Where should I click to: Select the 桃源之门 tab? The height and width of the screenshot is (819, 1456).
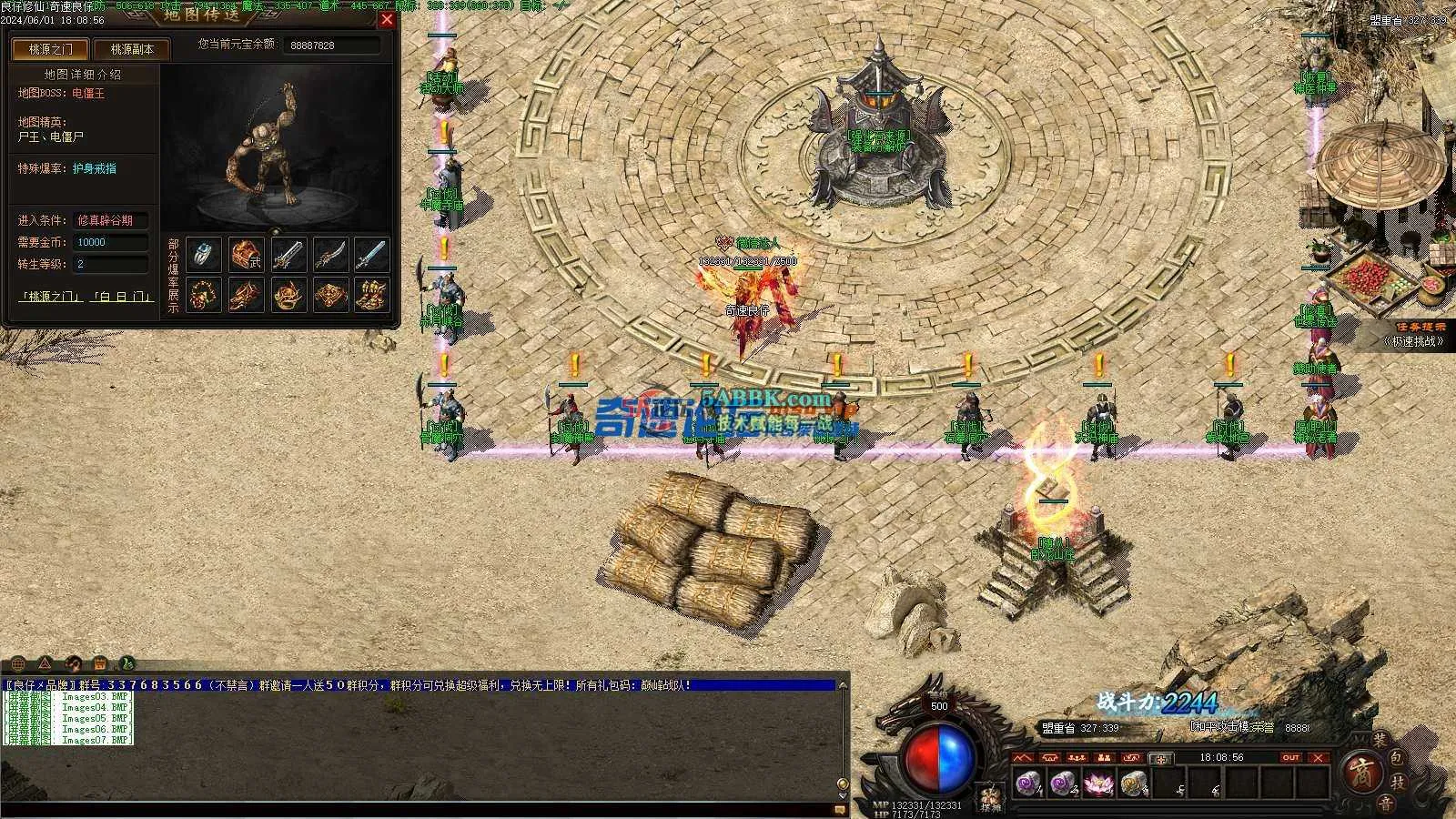50,49
